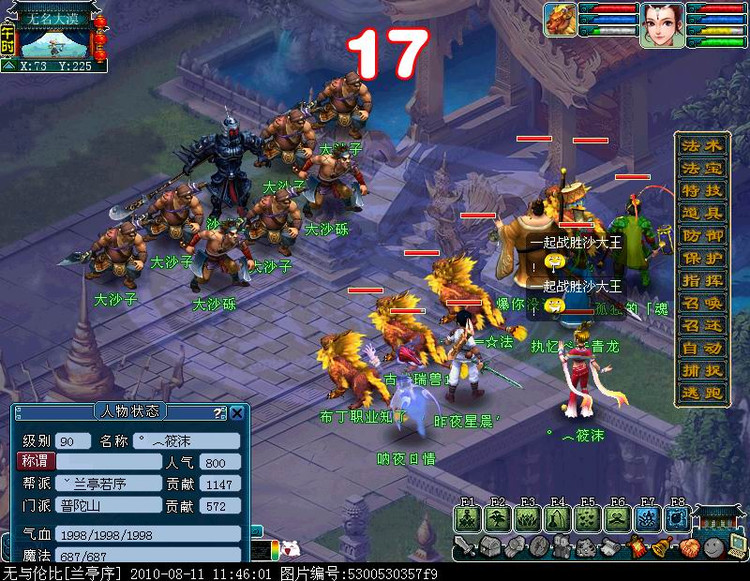Open the 称谓 title button
Image resolution: width=750 pixels, height=581 pixels.
click(x=35, y=462)
